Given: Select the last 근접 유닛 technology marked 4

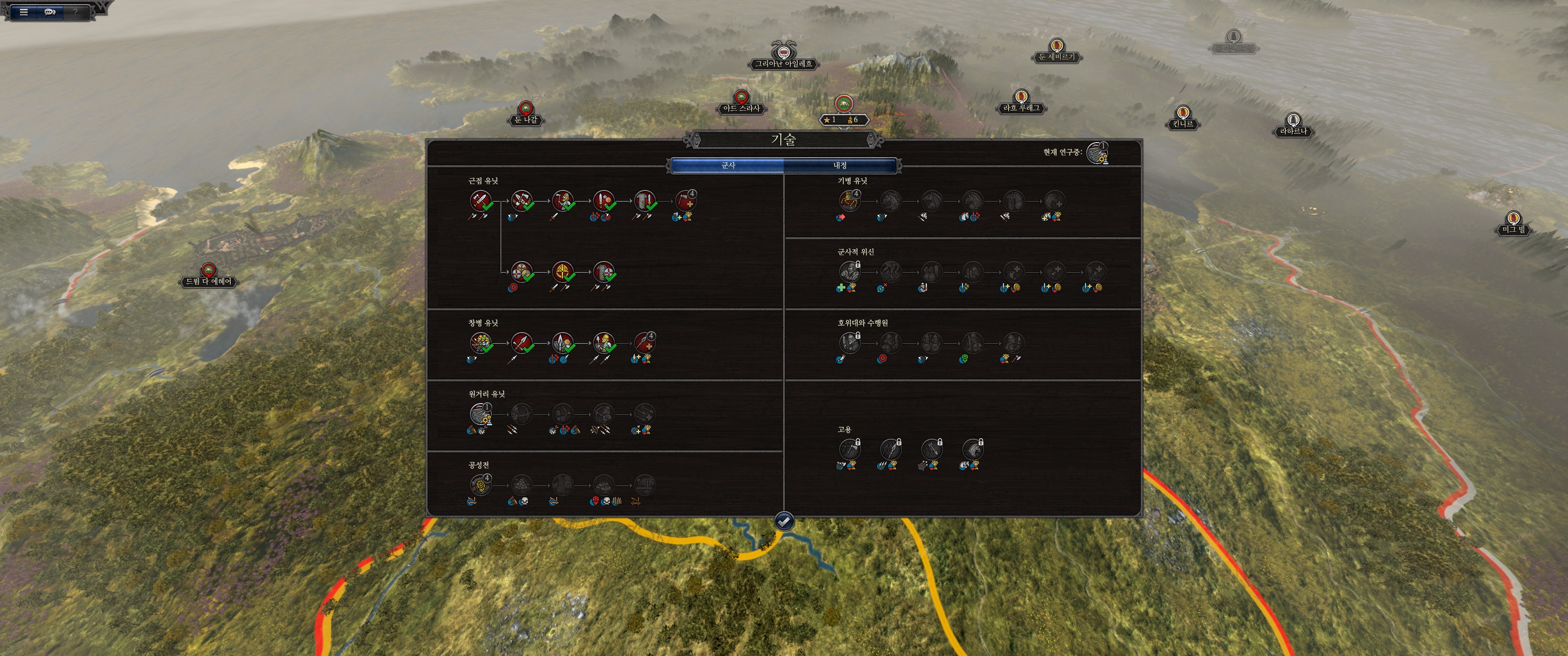Looking at the screenshot, I should click(686, 200).
